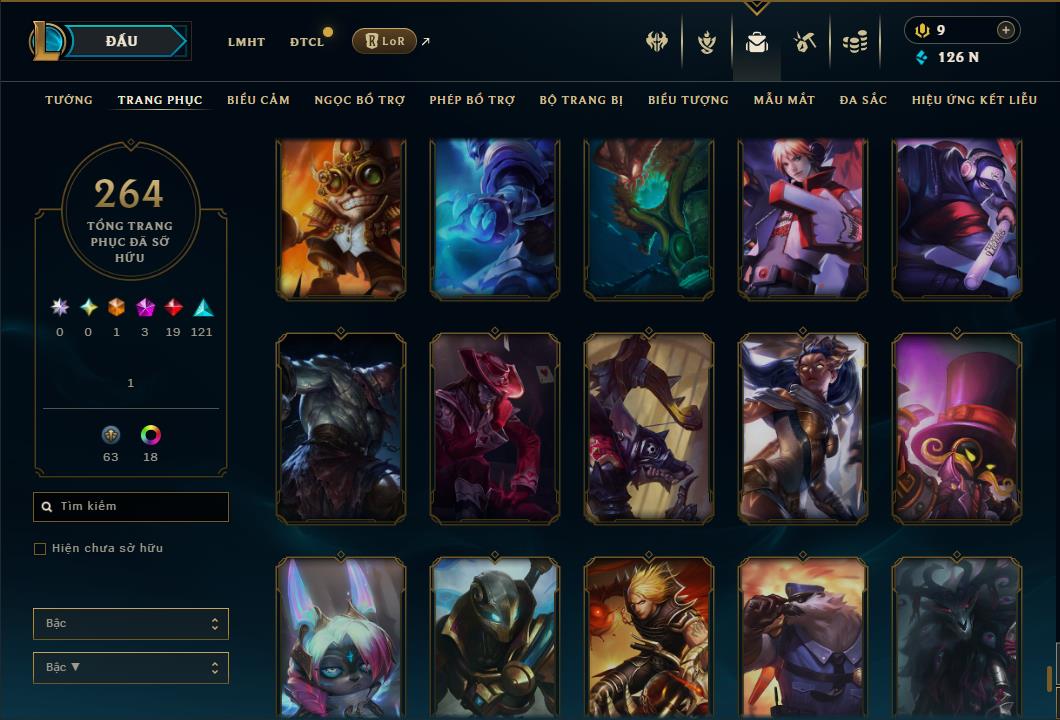1060x720 pixels.
Task: Open the HIỆU ỨNG KẾT LIỄU tab
Action: pyautogui.click(x=974, y=100)
